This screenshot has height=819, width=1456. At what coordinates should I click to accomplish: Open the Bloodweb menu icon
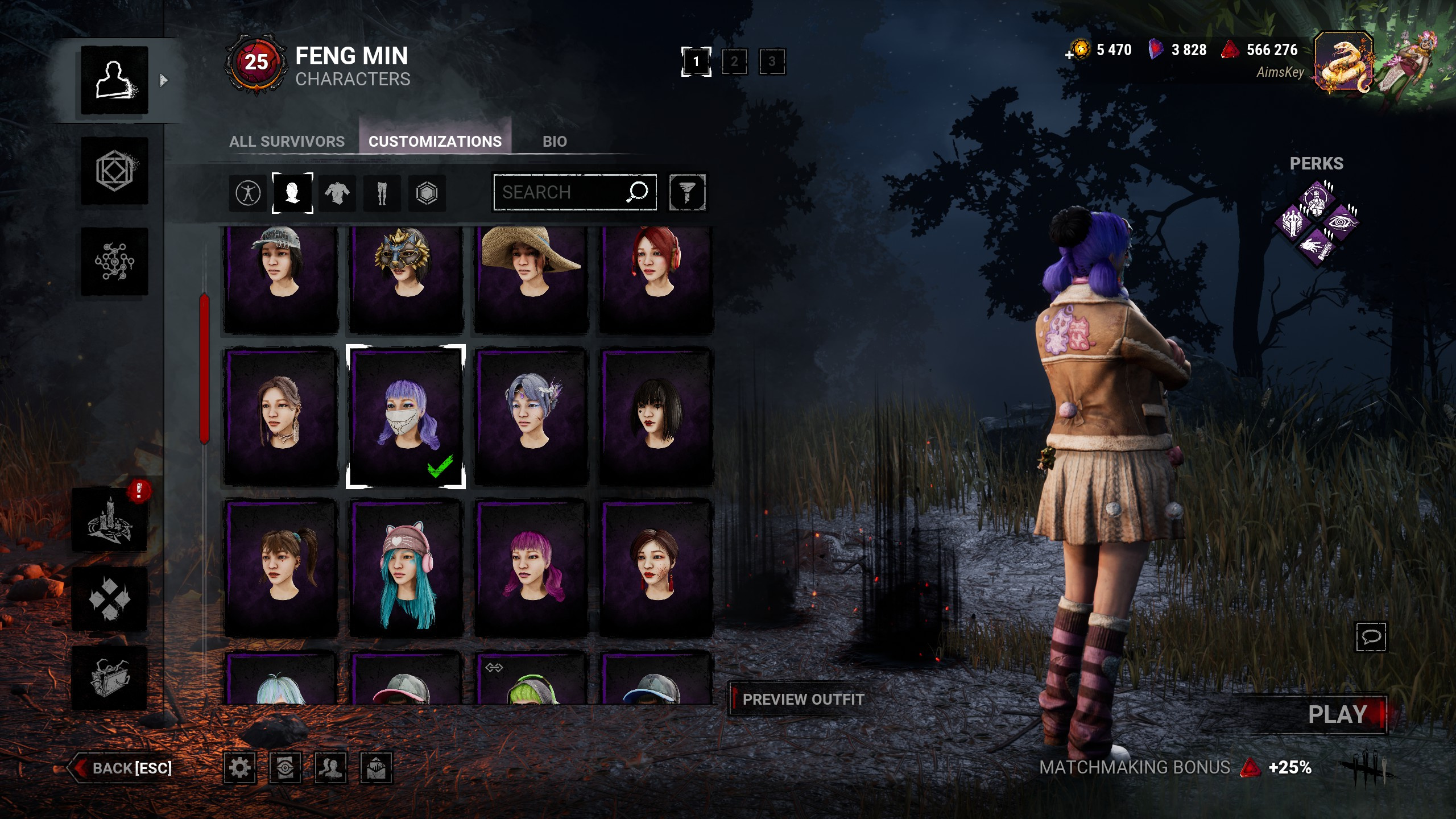(x=114, y=262)
